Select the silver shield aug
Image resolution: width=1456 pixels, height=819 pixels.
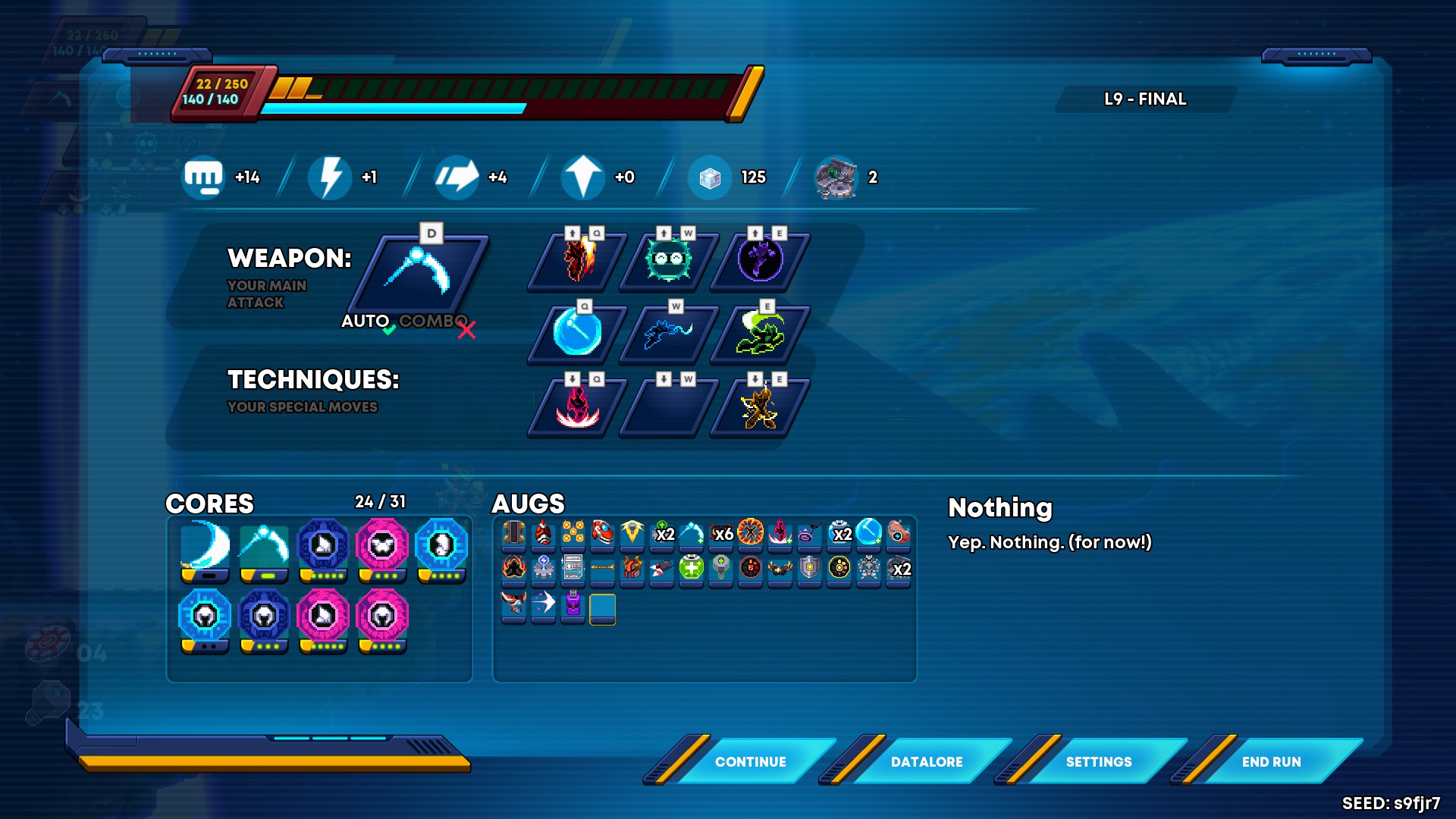810,567
